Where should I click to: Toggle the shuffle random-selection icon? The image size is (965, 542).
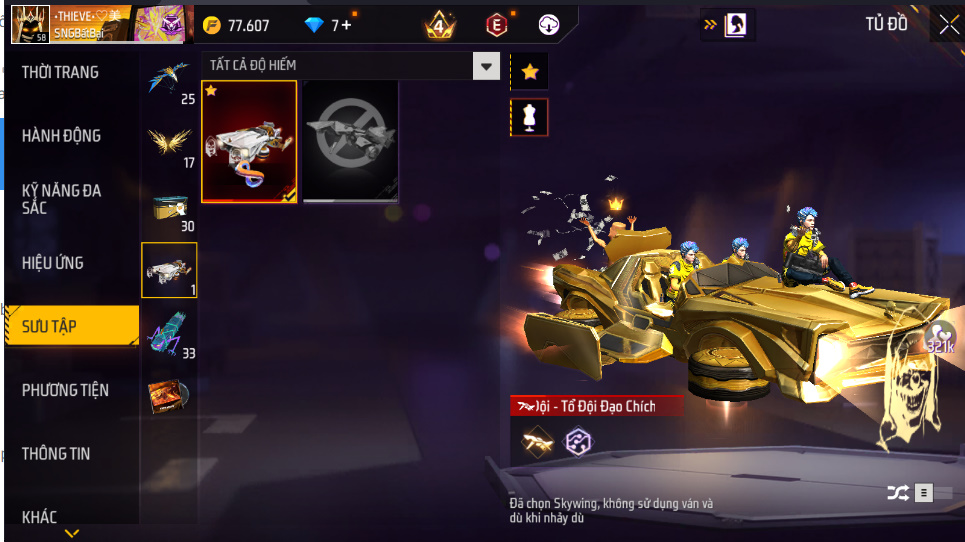pyautogui.click(x=896, y=492)
